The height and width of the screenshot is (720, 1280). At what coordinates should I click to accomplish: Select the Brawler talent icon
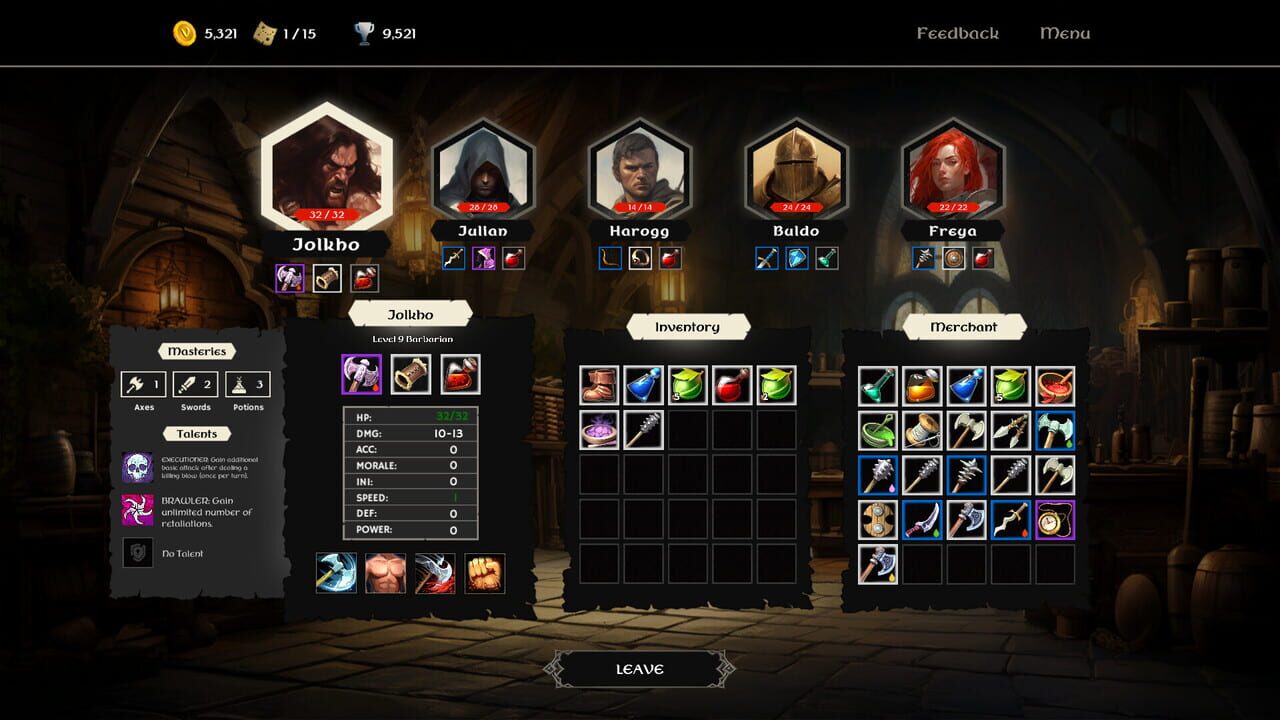click(x=137, y=511)
